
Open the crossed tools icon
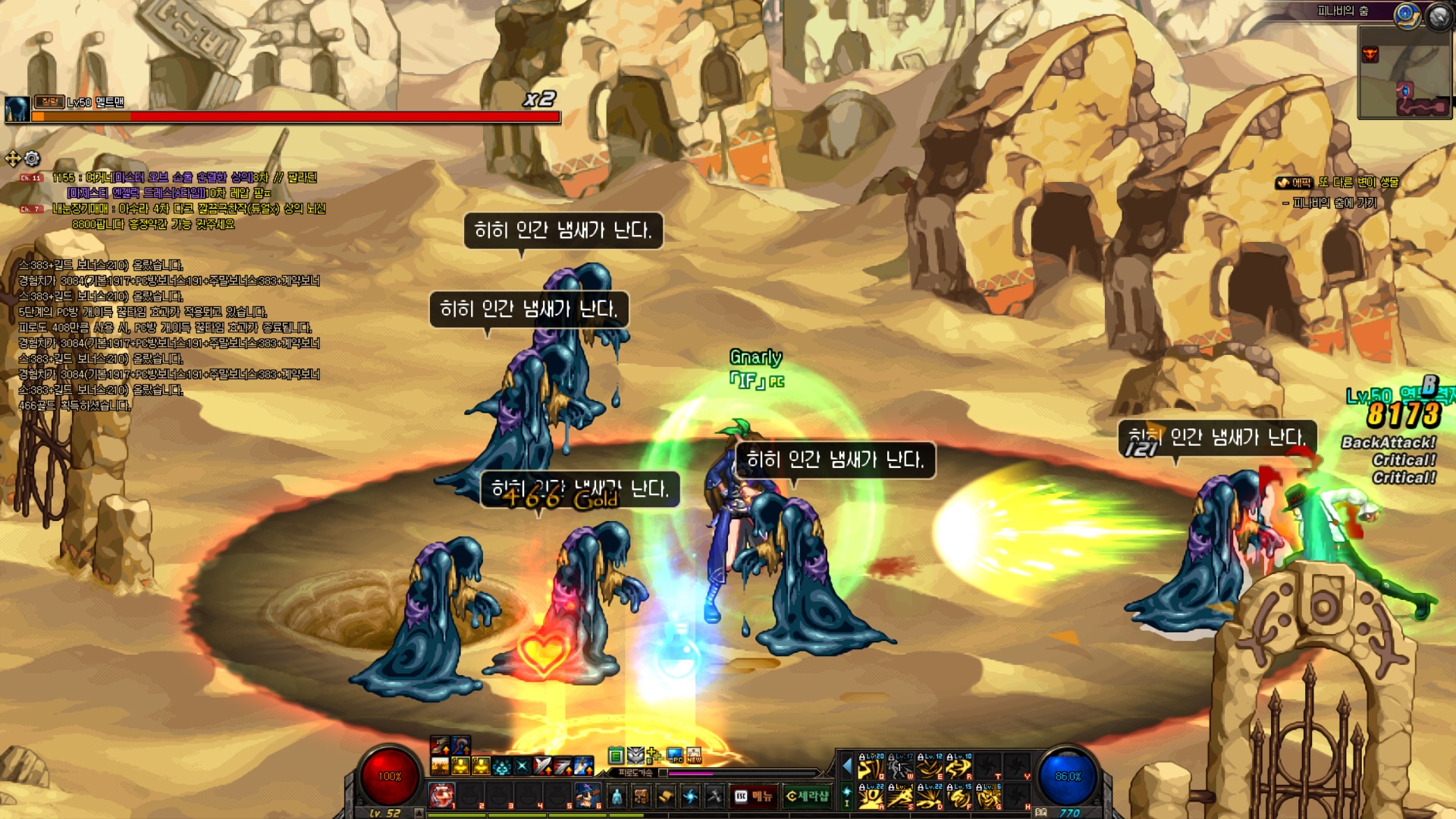click(714, 796)
